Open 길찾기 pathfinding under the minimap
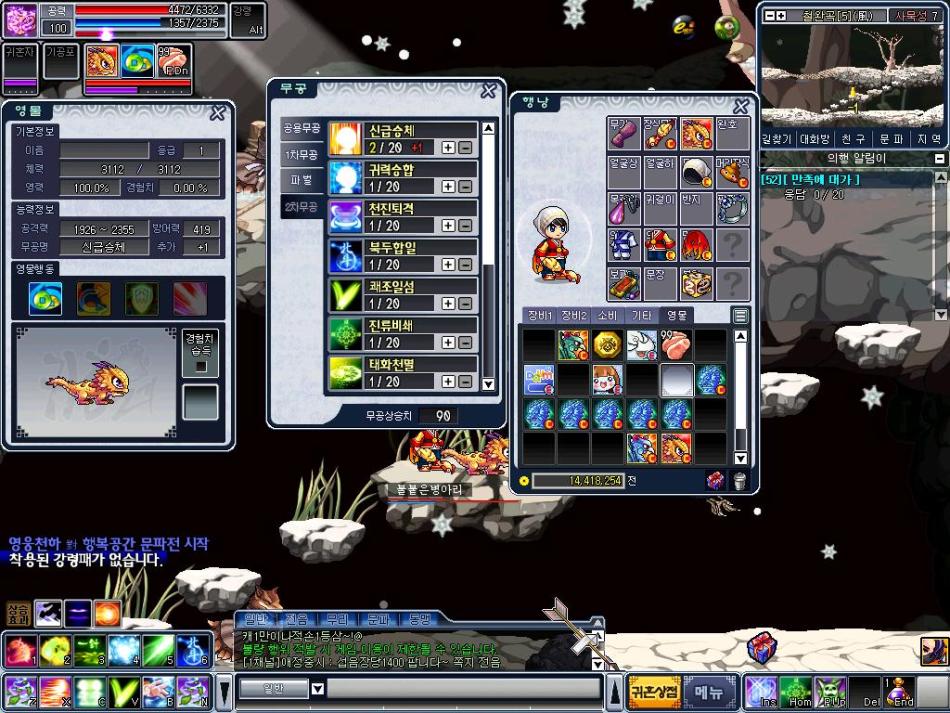The width and height of the screenshot is (950, 713). [x=777, y=139]
